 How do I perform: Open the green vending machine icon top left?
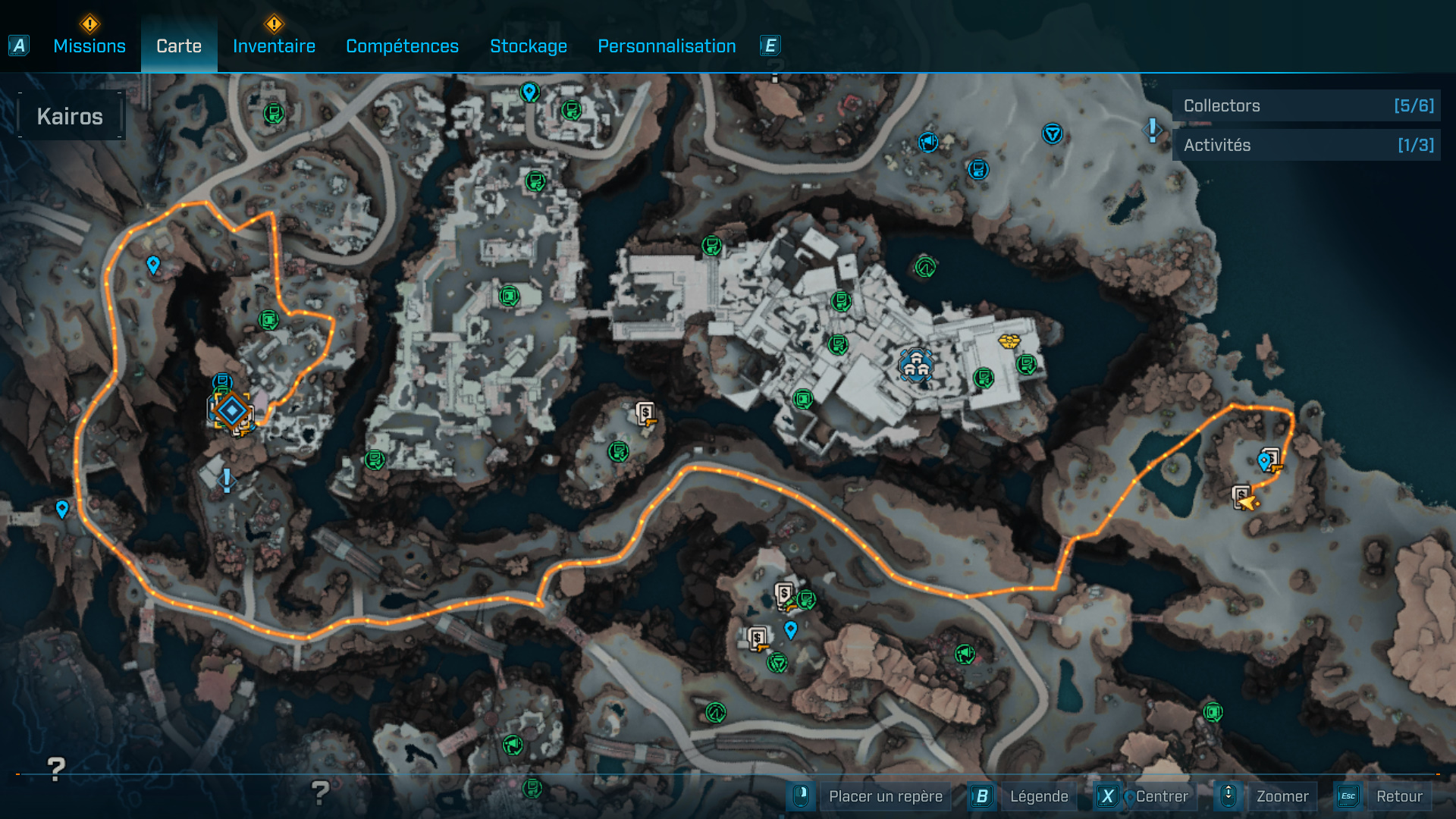click(x=274, y=112)
